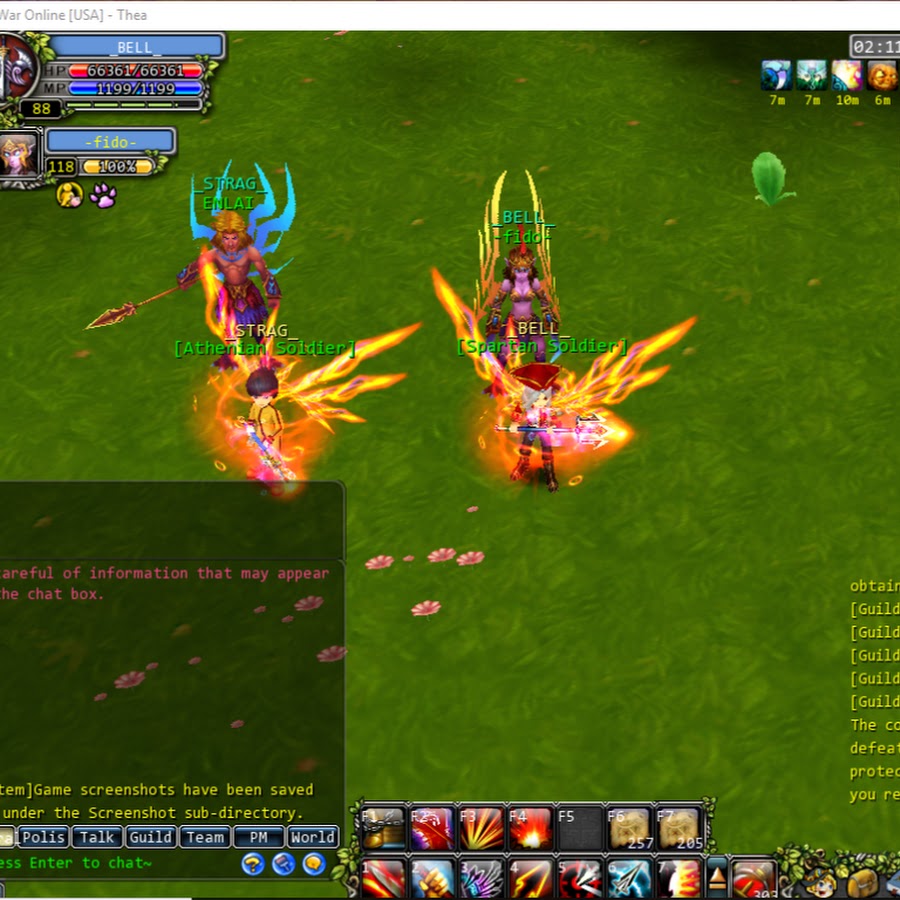Activate the golden fist skill in slot 2
Image resolution: width=900 pixels, height=900 pixels.
[x=432, y=880]
